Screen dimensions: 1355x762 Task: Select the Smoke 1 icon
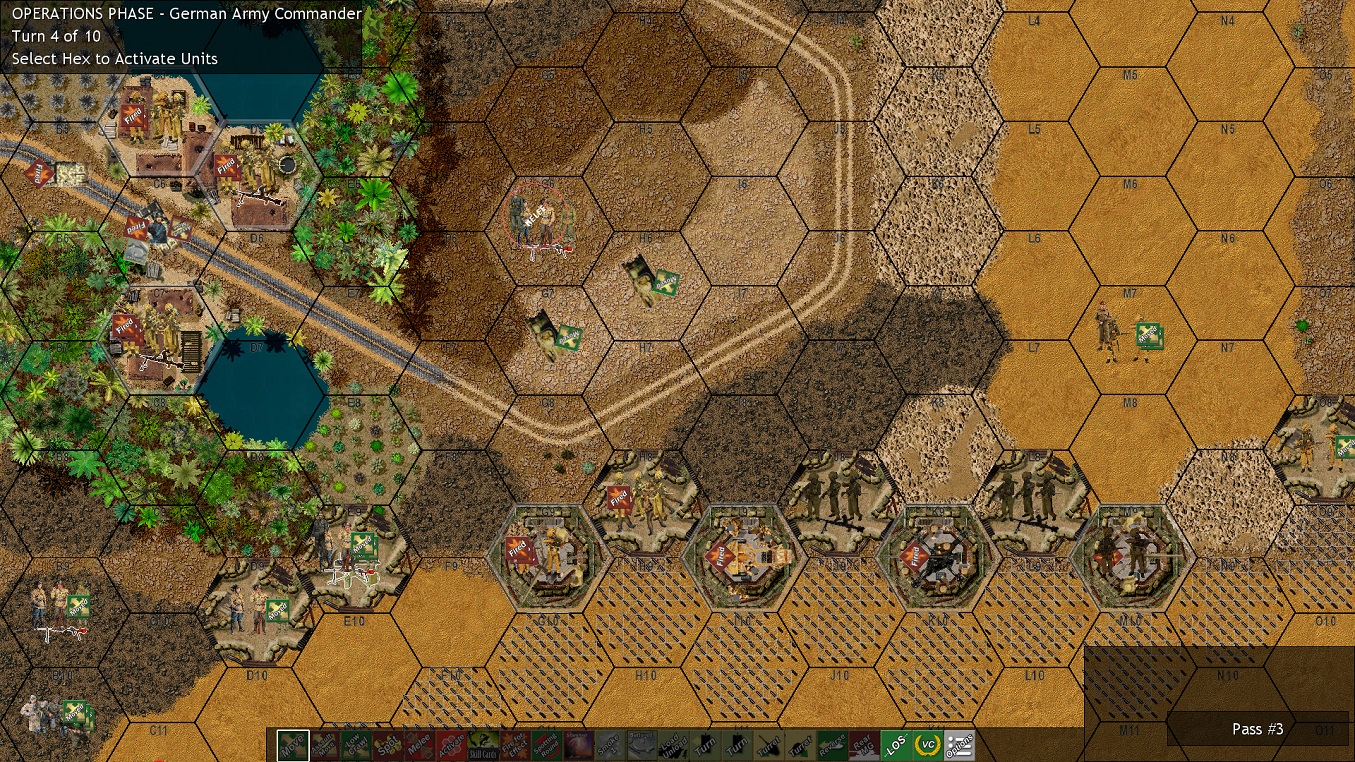(609, 745)
